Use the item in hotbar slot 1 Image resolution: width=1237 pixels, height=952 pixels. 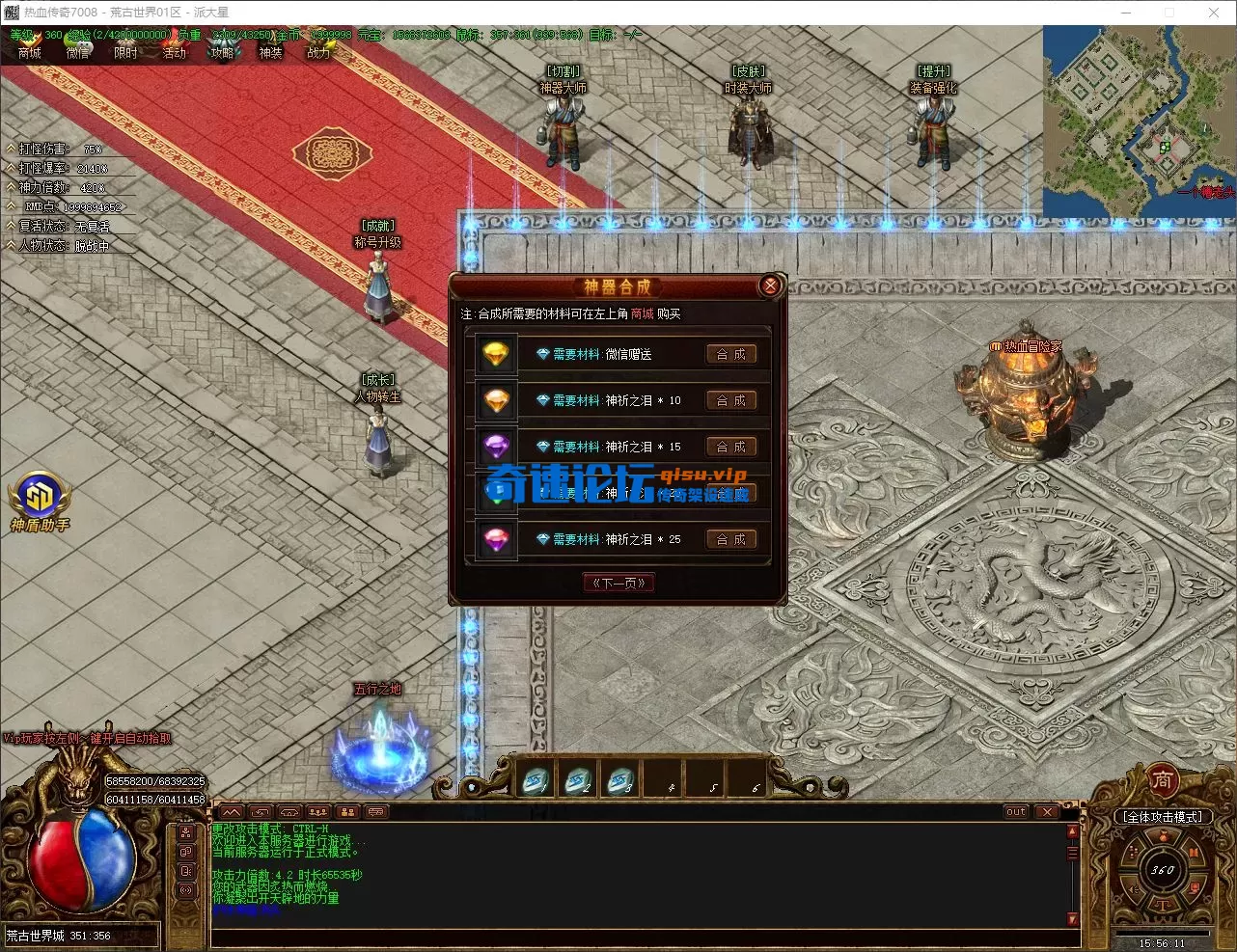(536, 779)
